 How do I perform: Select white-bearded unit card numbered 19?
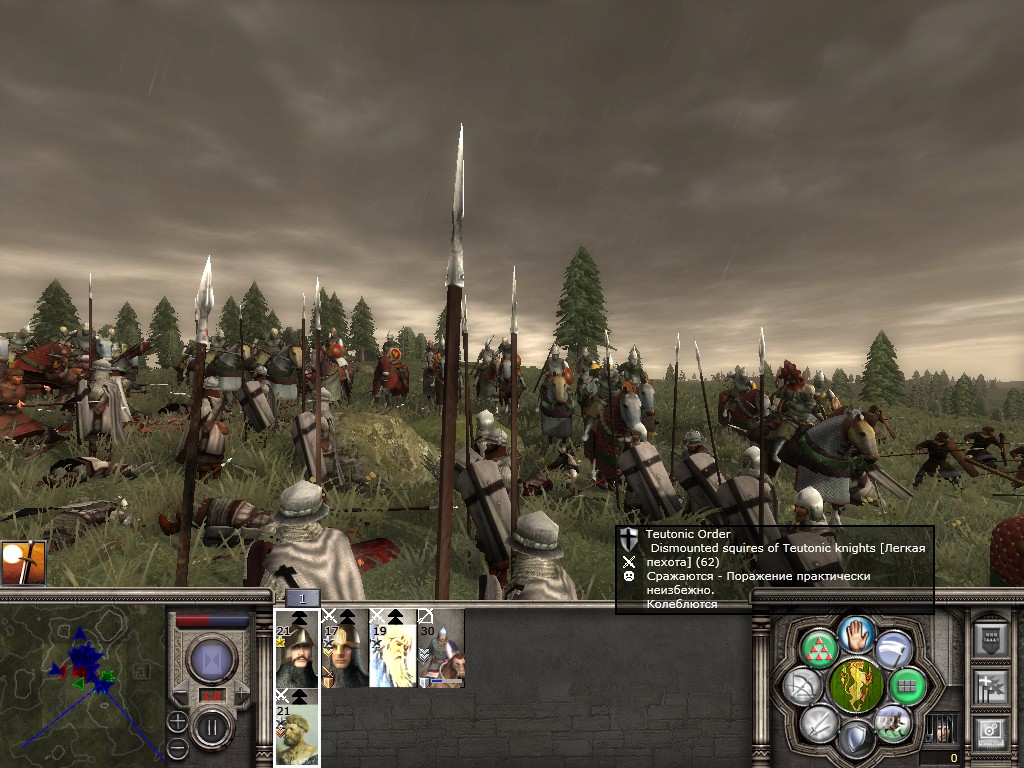tap(393, 648)
